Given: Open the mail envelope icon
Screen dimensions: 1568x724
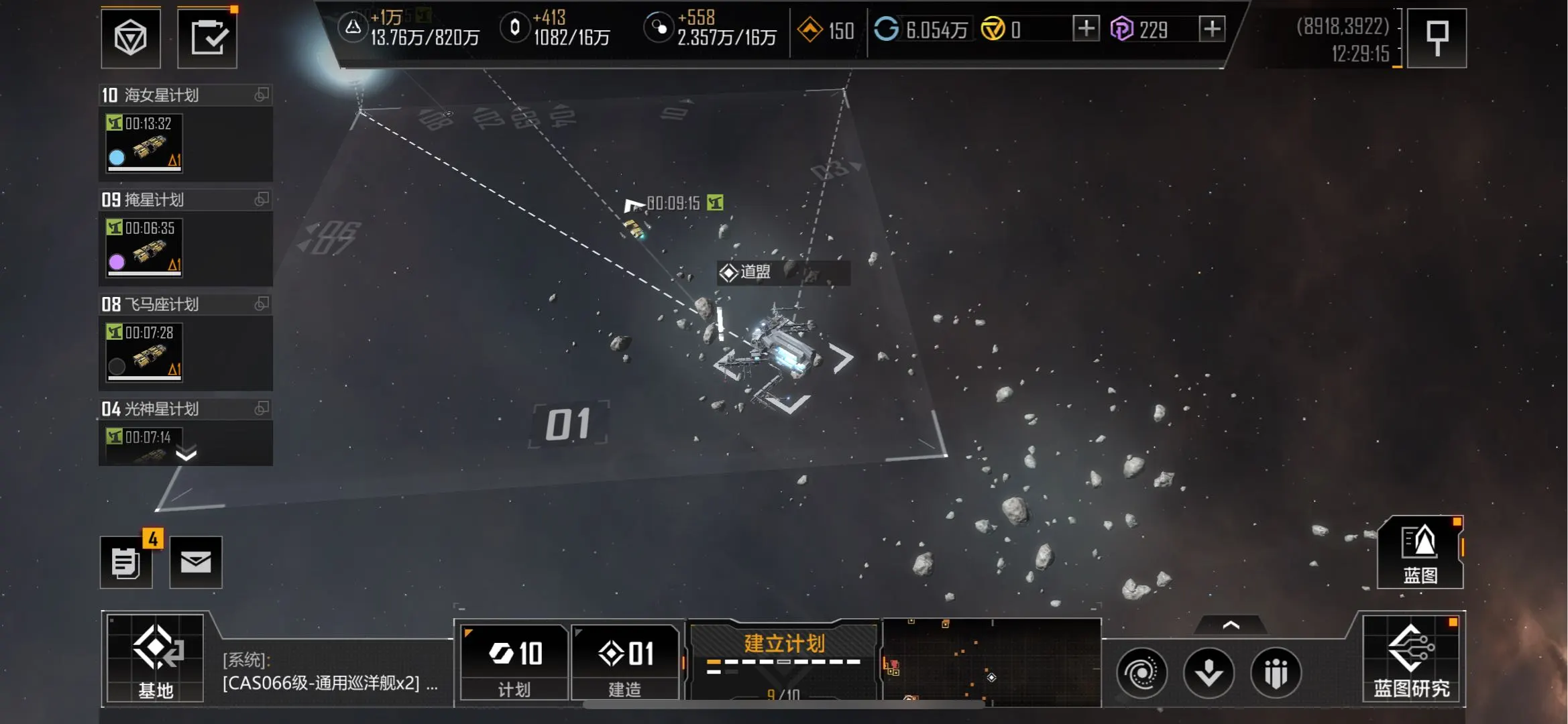Looking at the screenshot, I should (196, 562).
